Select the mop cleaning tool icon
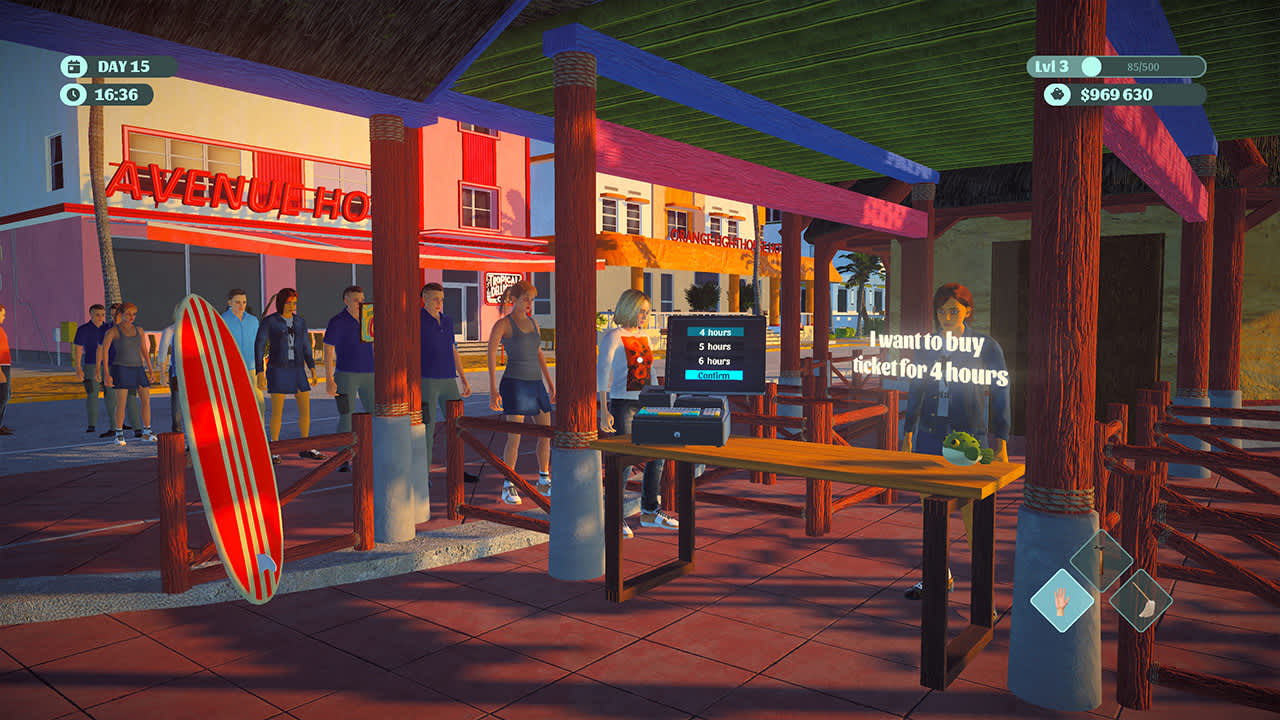The width and height of the screenshot is (1280, 720). pyautogui.click(x=1141, y=602)
